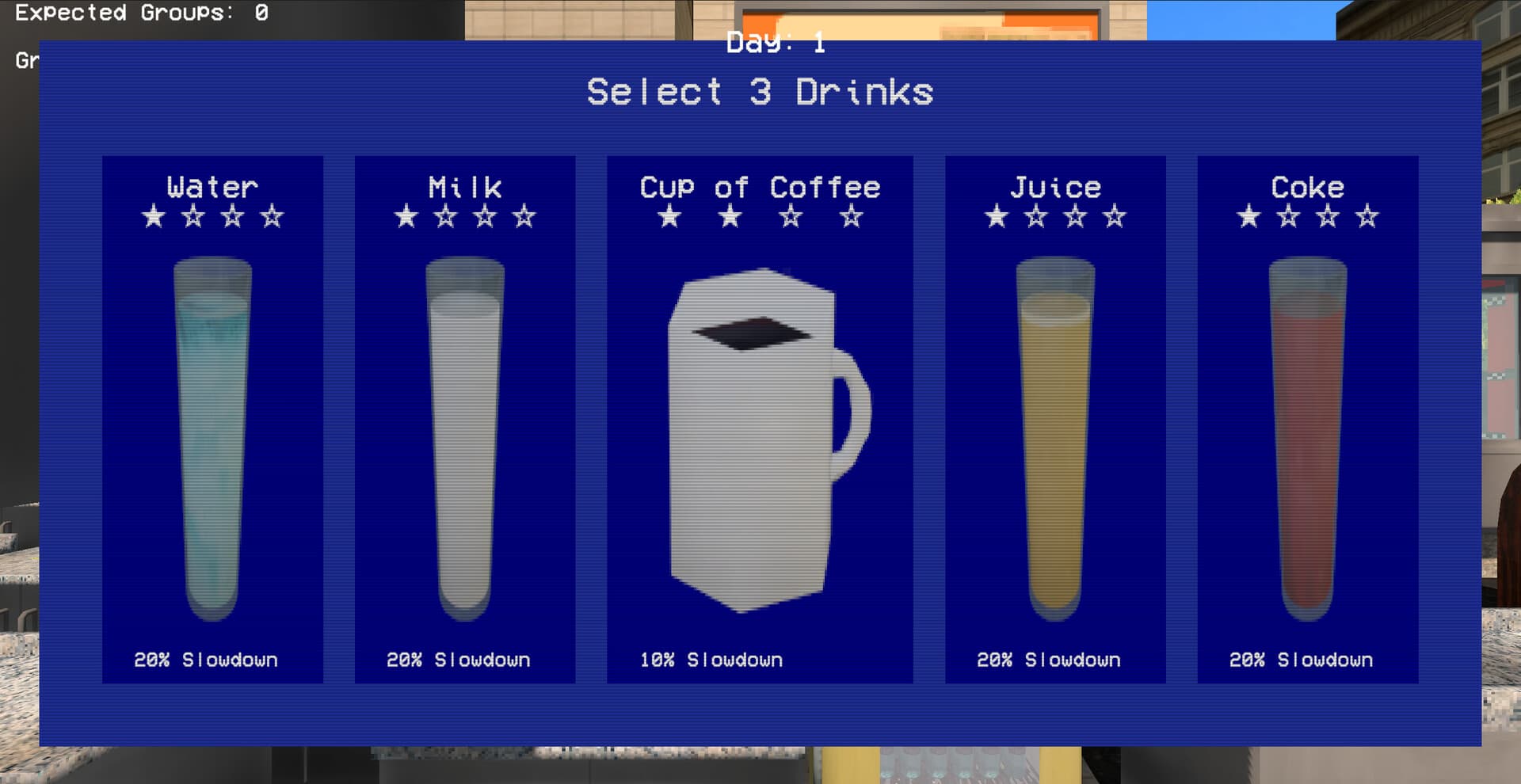Select the Coke test tube icon
The image size is (1521, 784).
click(1307, 436)
